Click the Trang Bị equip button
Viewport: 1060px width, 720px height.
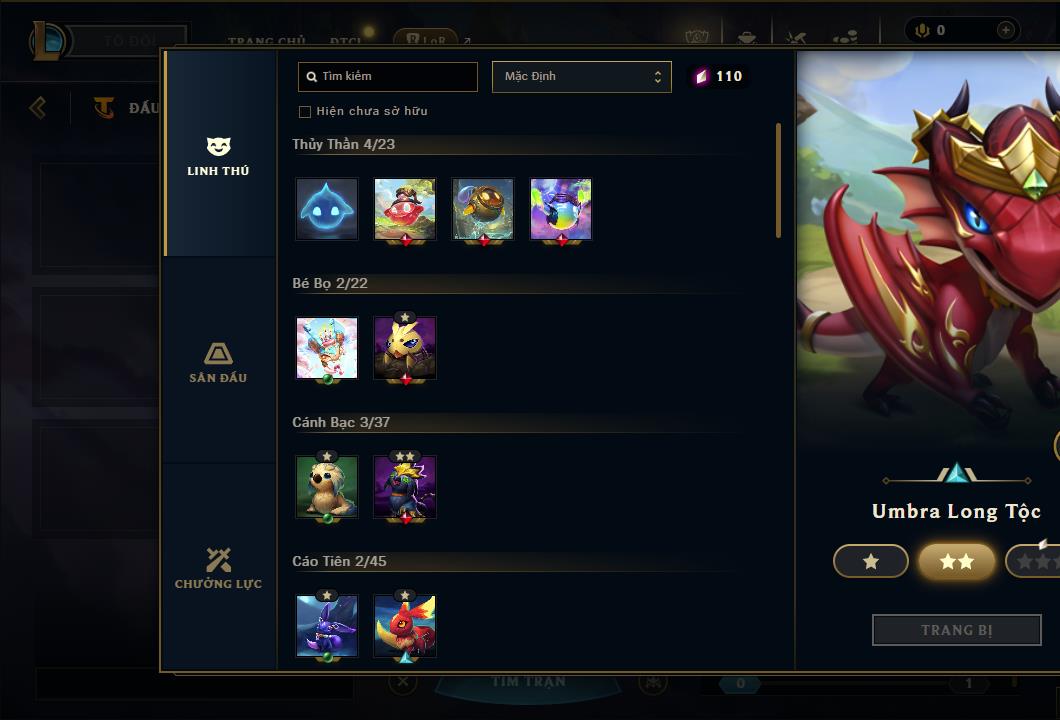(x=956, y=630)
